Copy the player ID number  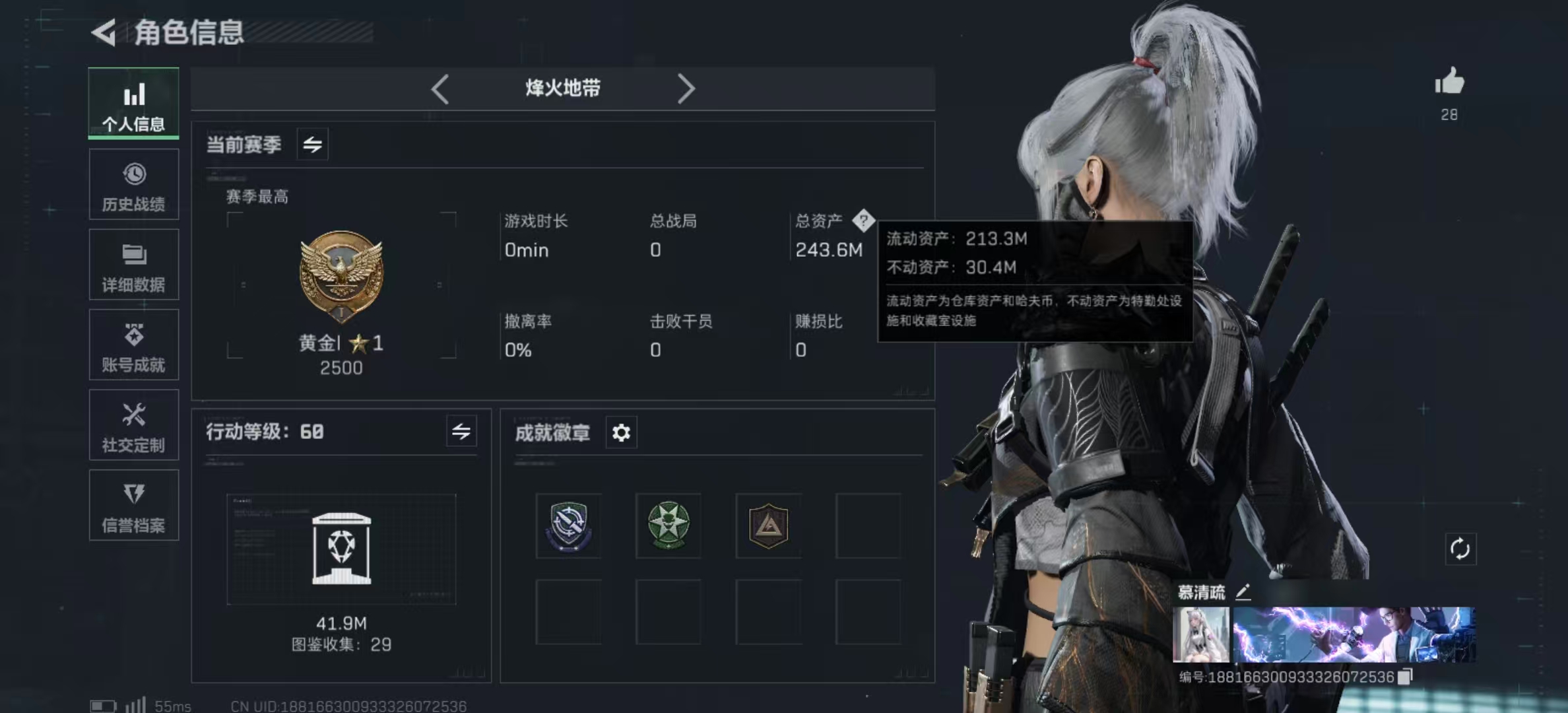pos(1406,677)
